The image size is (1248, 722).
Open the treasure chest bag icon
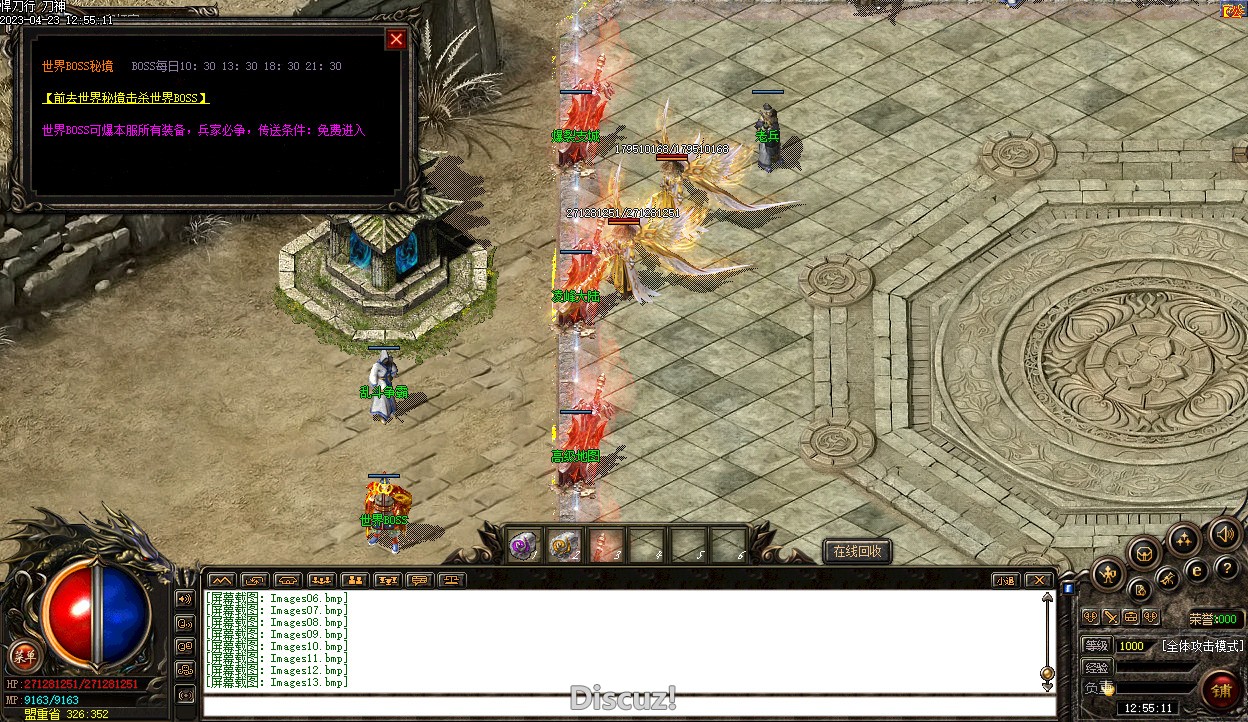click(x=1144, y=552)
